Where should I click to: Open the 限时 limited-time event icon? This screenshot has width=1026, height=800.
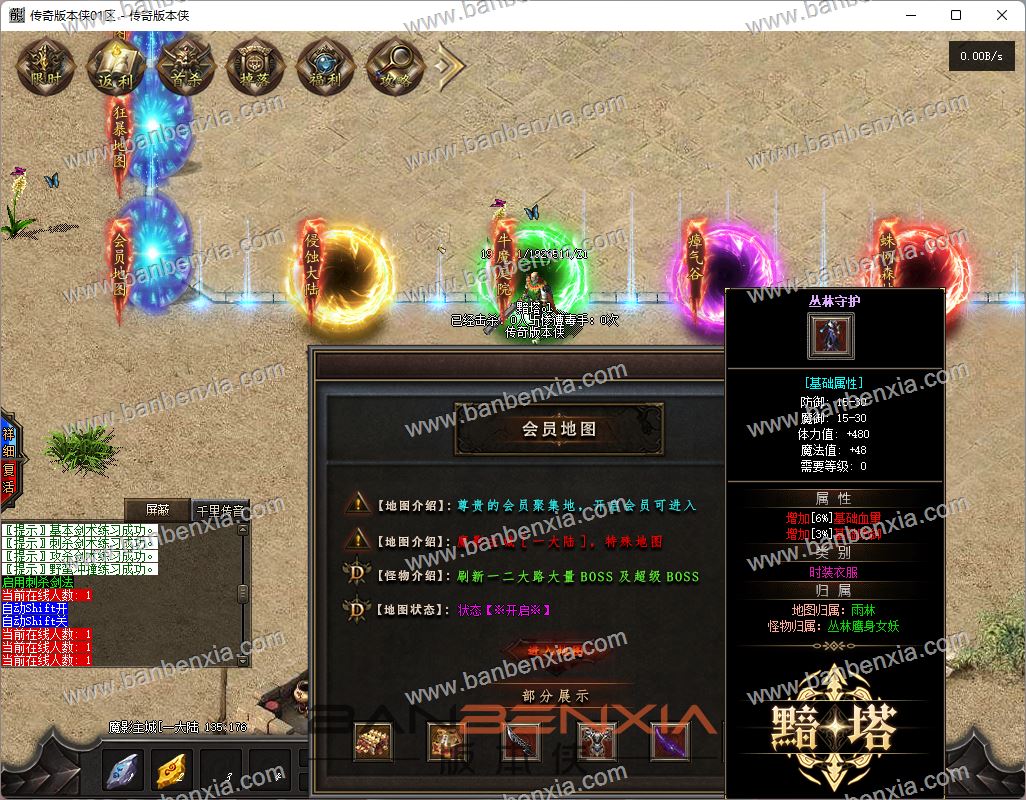(46, 66)
